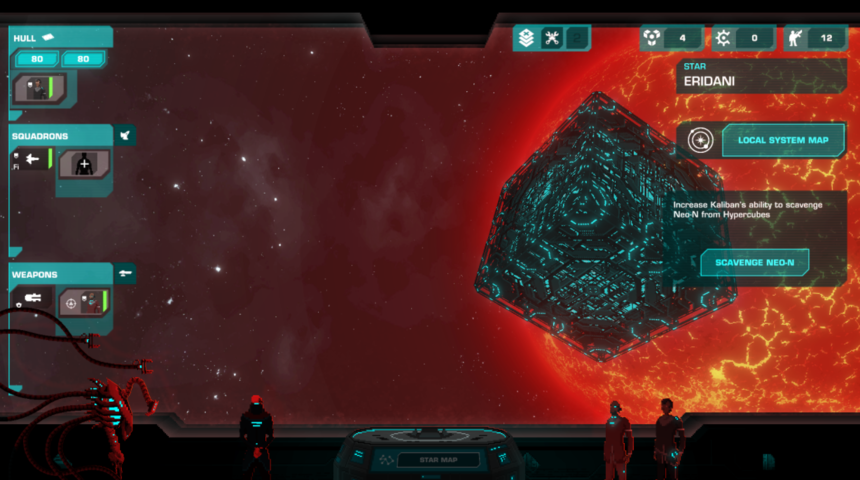This screenshot has width=860, height=480.
Task: Select the cannon weapon slot
Action: 32,298
